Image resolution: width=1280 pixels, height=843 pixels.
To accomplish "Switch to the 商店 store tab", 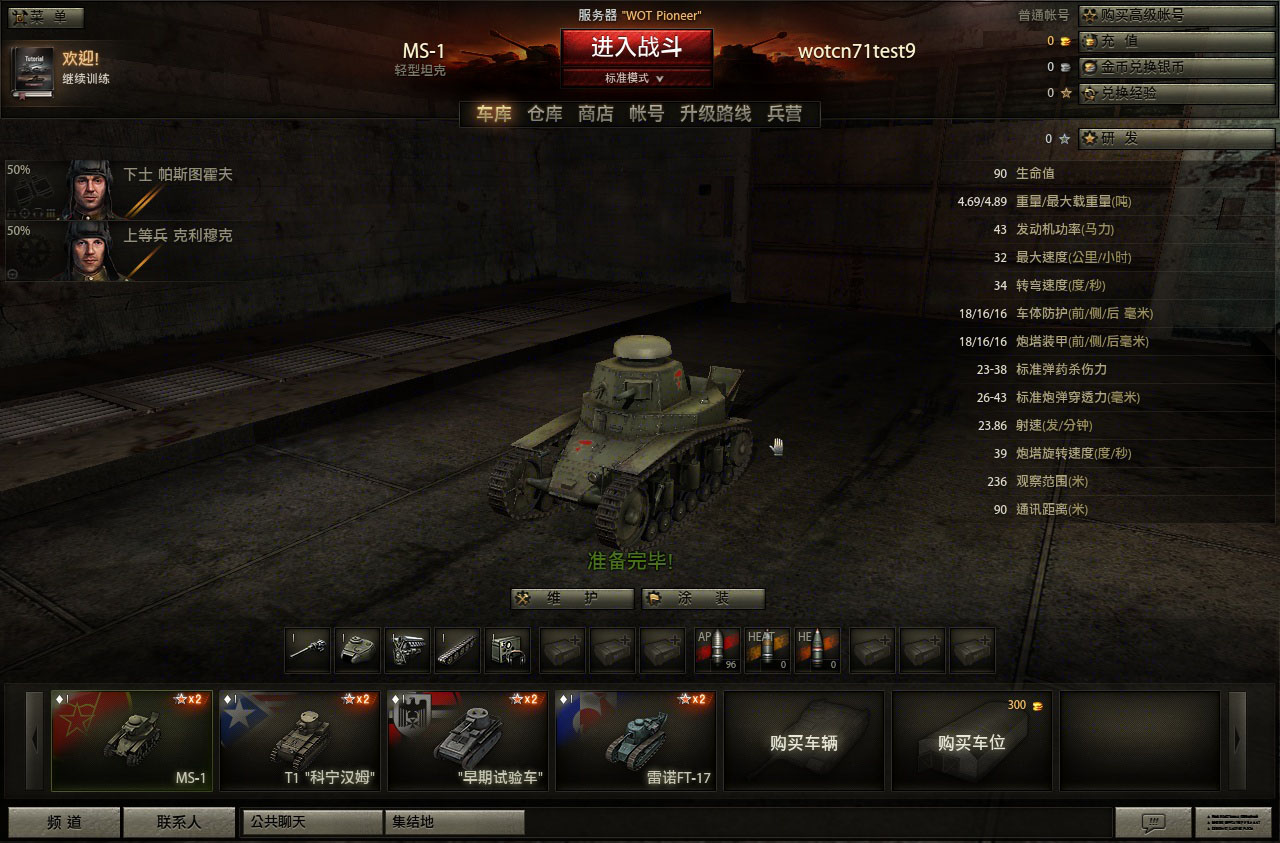I will pos(596,114).
